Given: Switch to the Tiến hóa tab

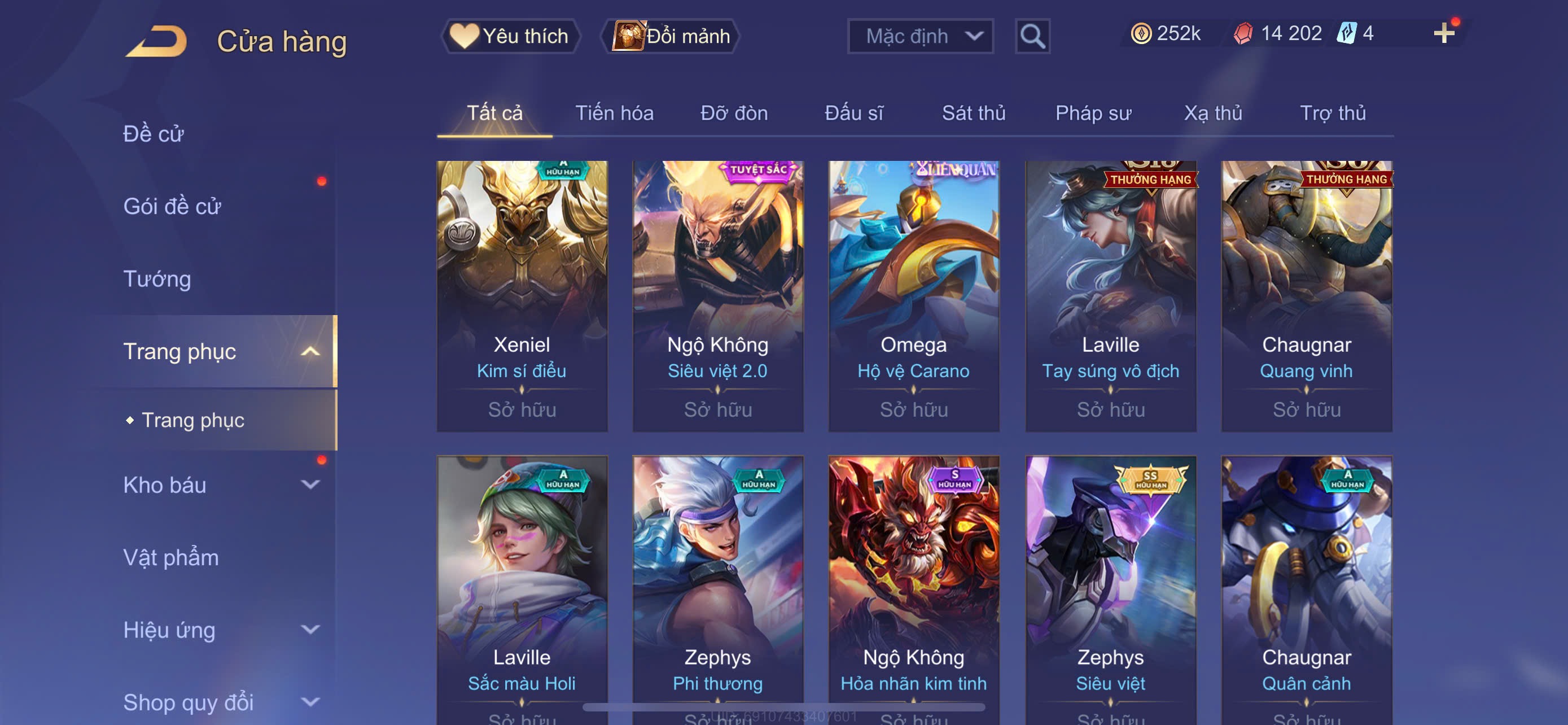Looking at the screenshot, I should click(614, 113).
